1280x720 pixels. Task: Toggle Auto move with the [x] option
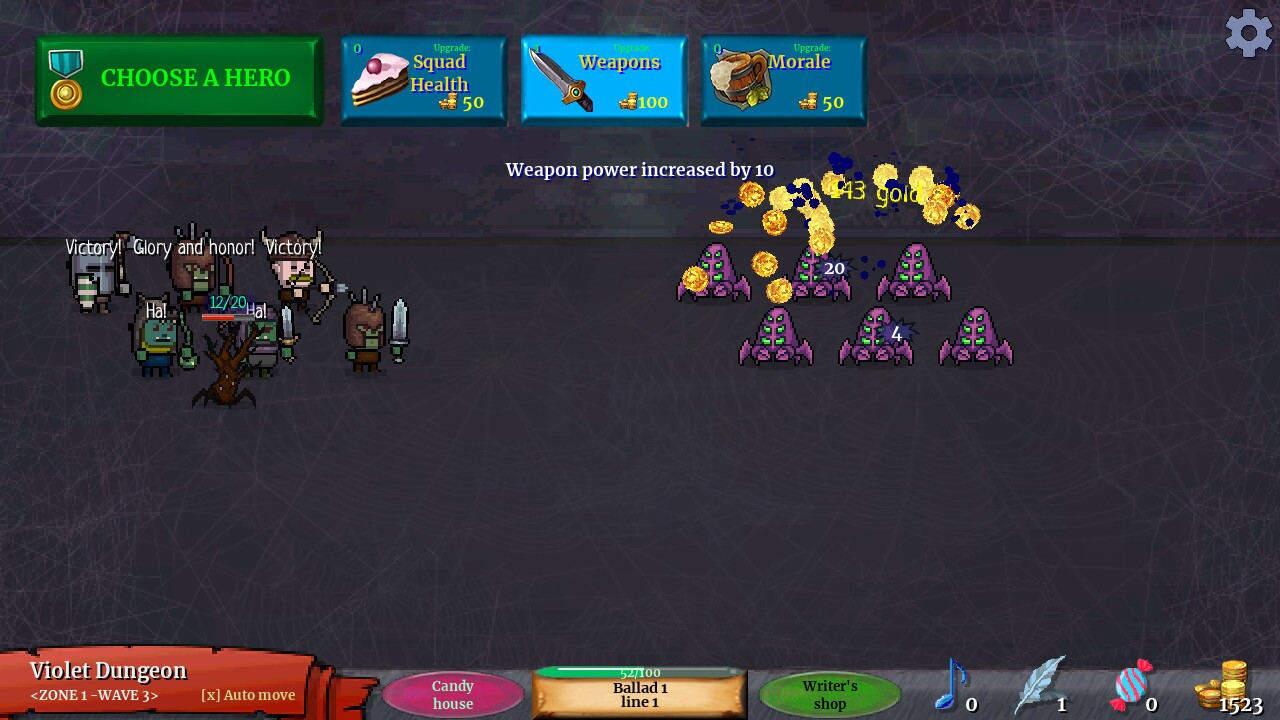tap(246, 695)
